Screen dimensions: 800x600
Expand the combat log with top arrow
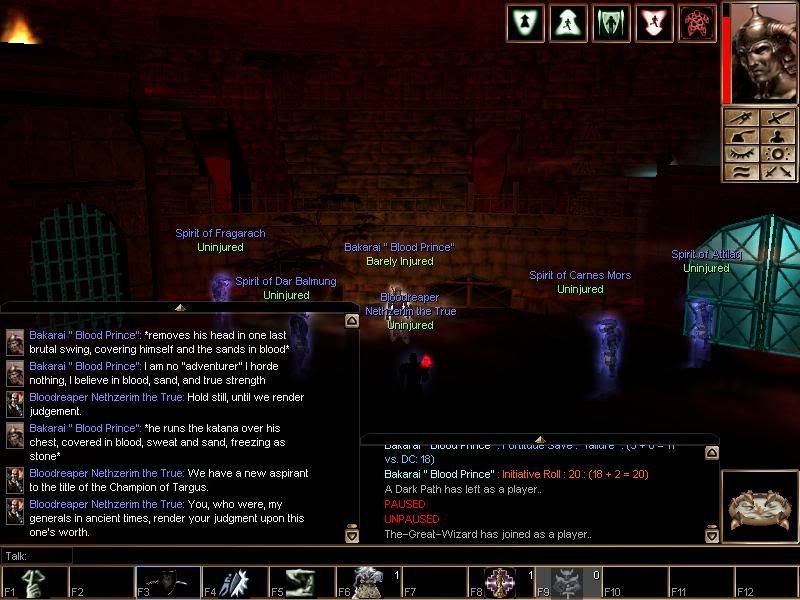[540, 440]
